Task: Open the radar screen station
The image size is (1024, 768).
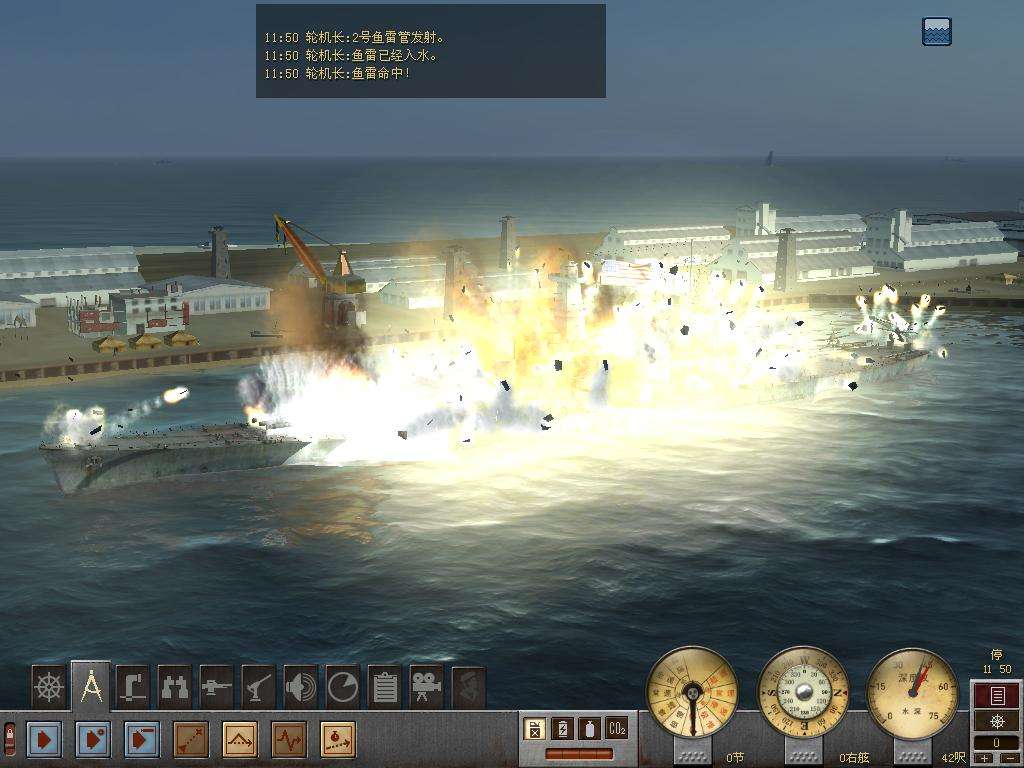Action: click(x=342, y=687)
